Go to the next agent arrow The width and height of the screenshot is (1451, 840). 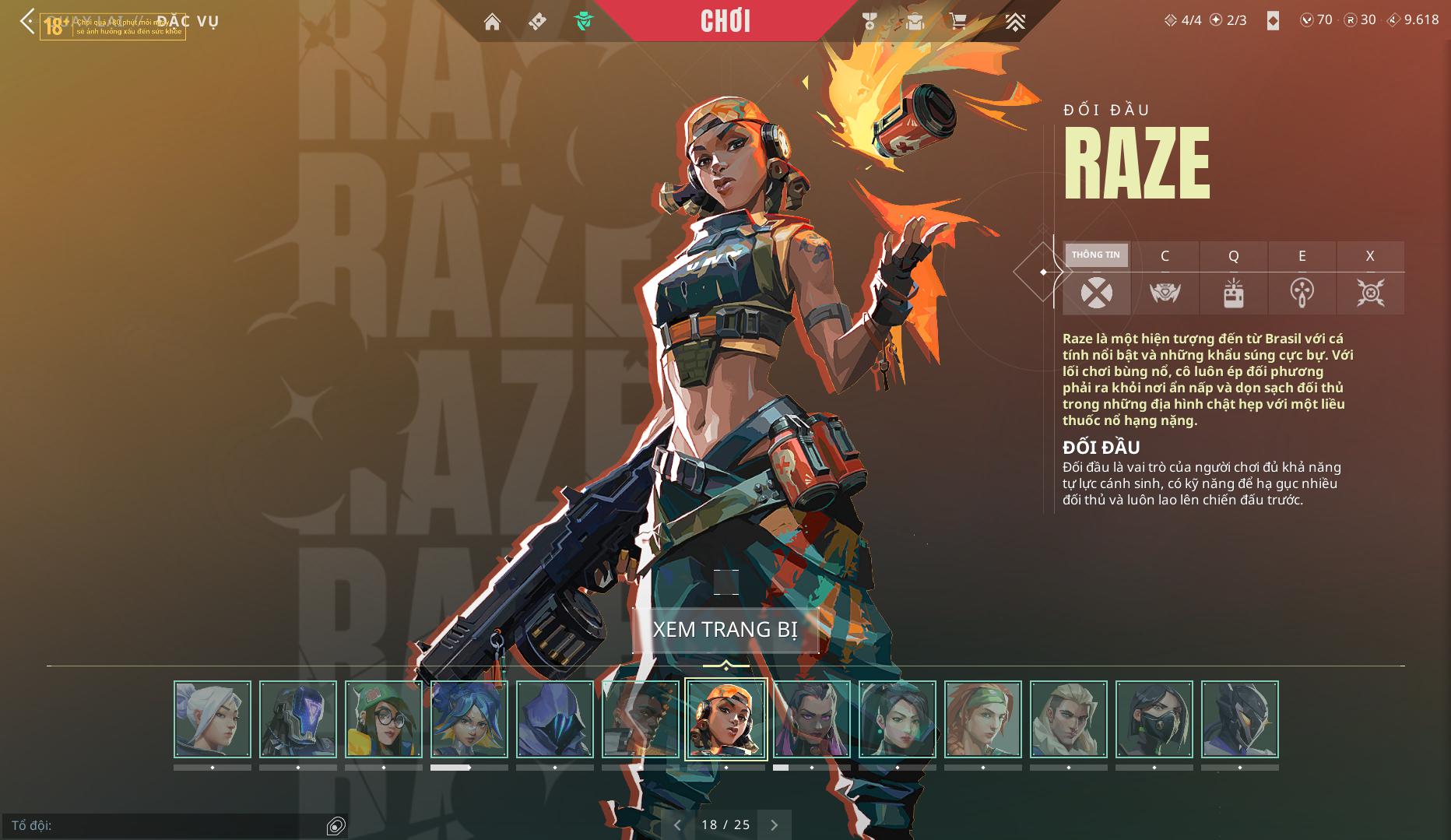click(x=774, y=824)
